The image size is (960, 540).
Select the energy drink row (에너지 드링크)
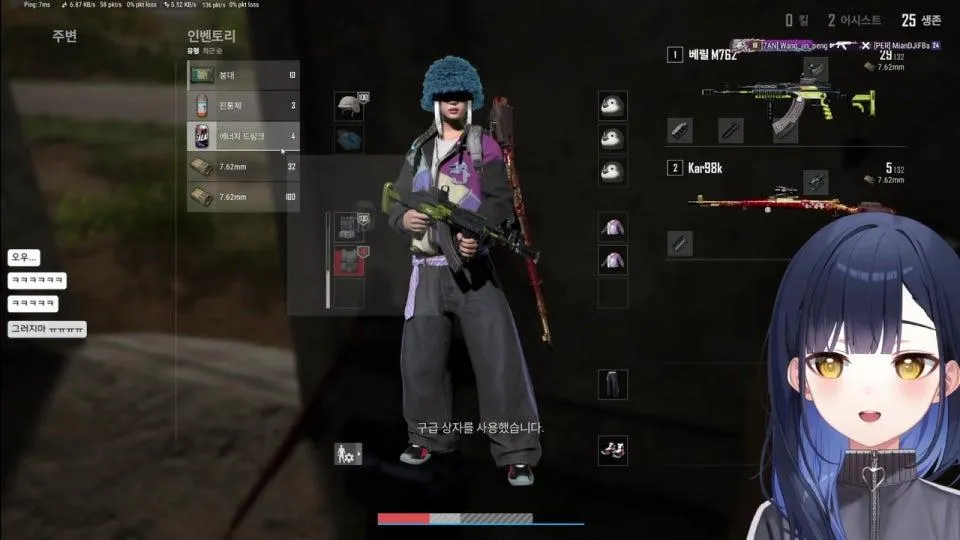click(x=243, y=136)
